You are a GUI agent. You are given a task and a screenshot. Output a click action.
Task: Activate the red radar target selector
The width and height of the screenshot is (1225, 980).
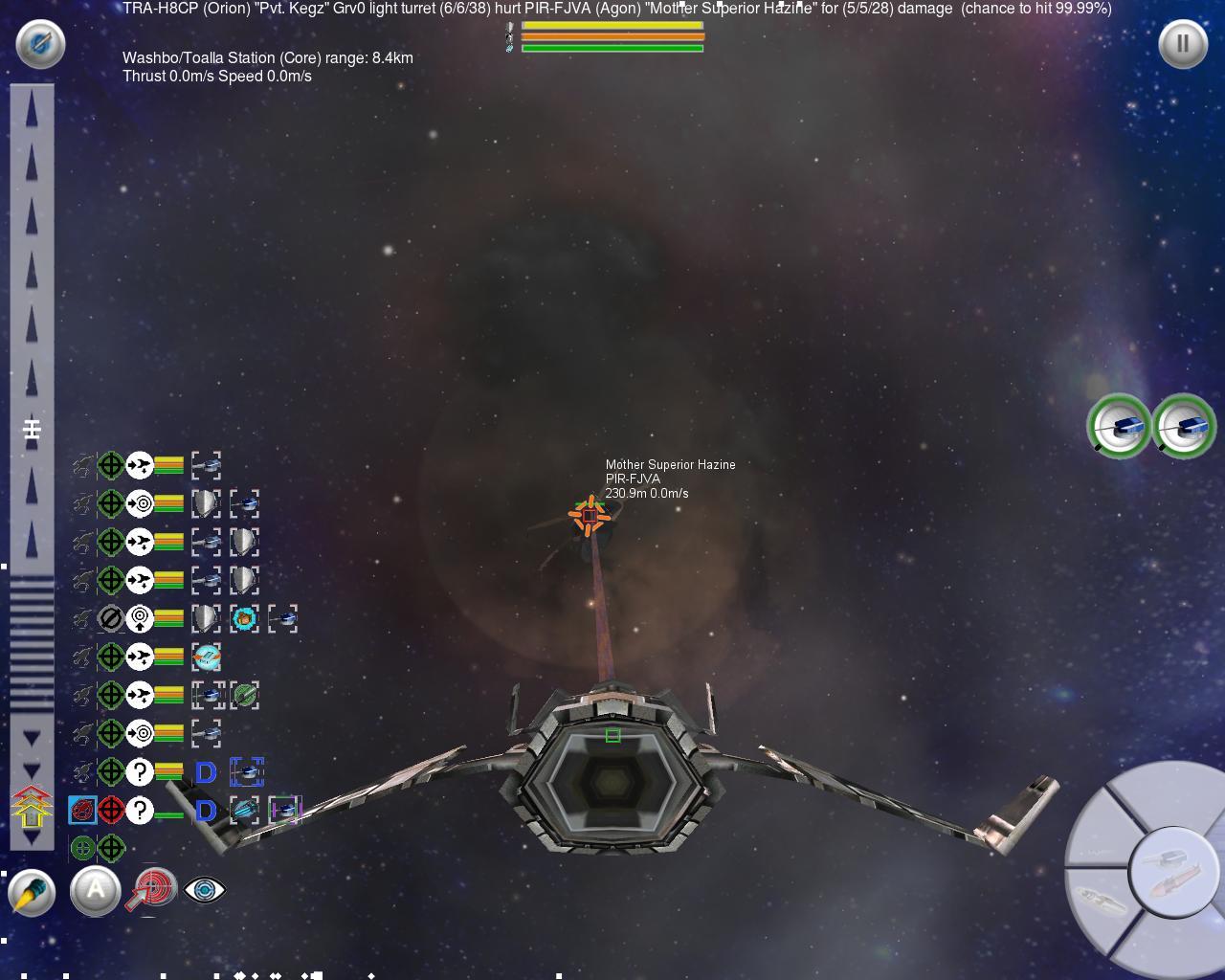click(153, 889)
